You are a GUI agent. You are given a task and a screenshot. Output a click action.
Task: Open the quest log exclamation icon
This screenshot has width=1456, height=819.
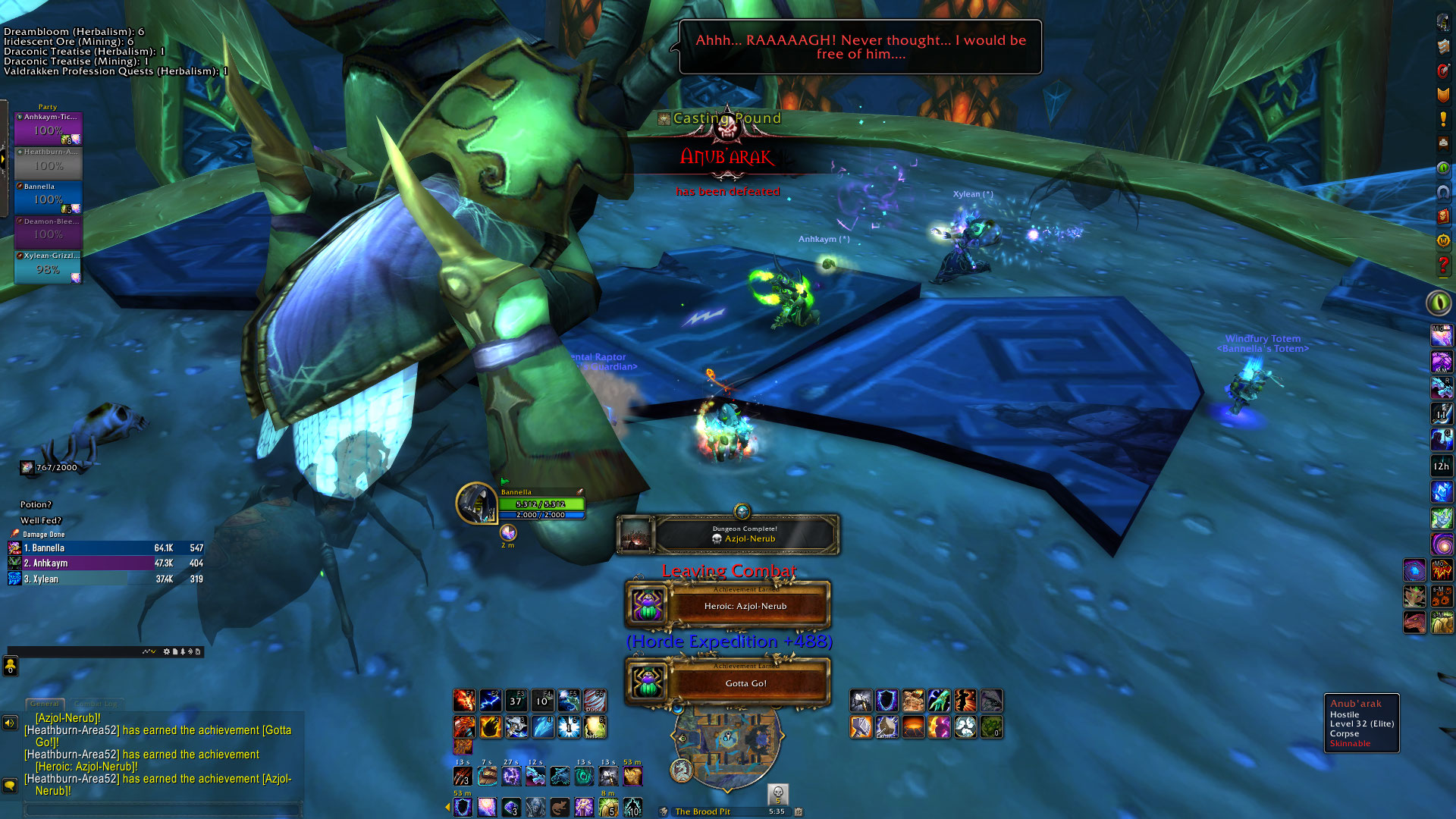[1443, 119]
